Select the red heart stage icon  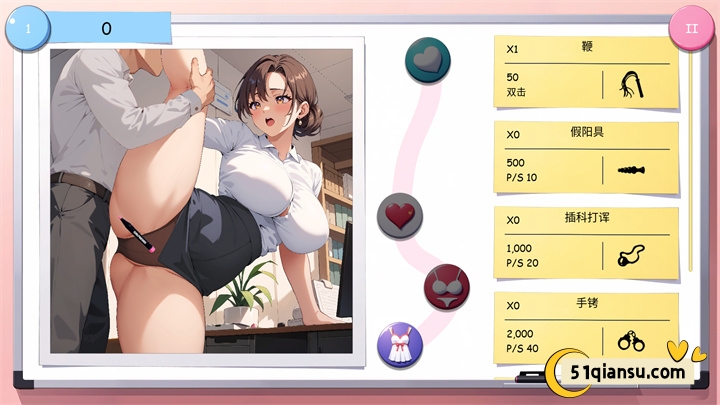(x=400, y=215)
